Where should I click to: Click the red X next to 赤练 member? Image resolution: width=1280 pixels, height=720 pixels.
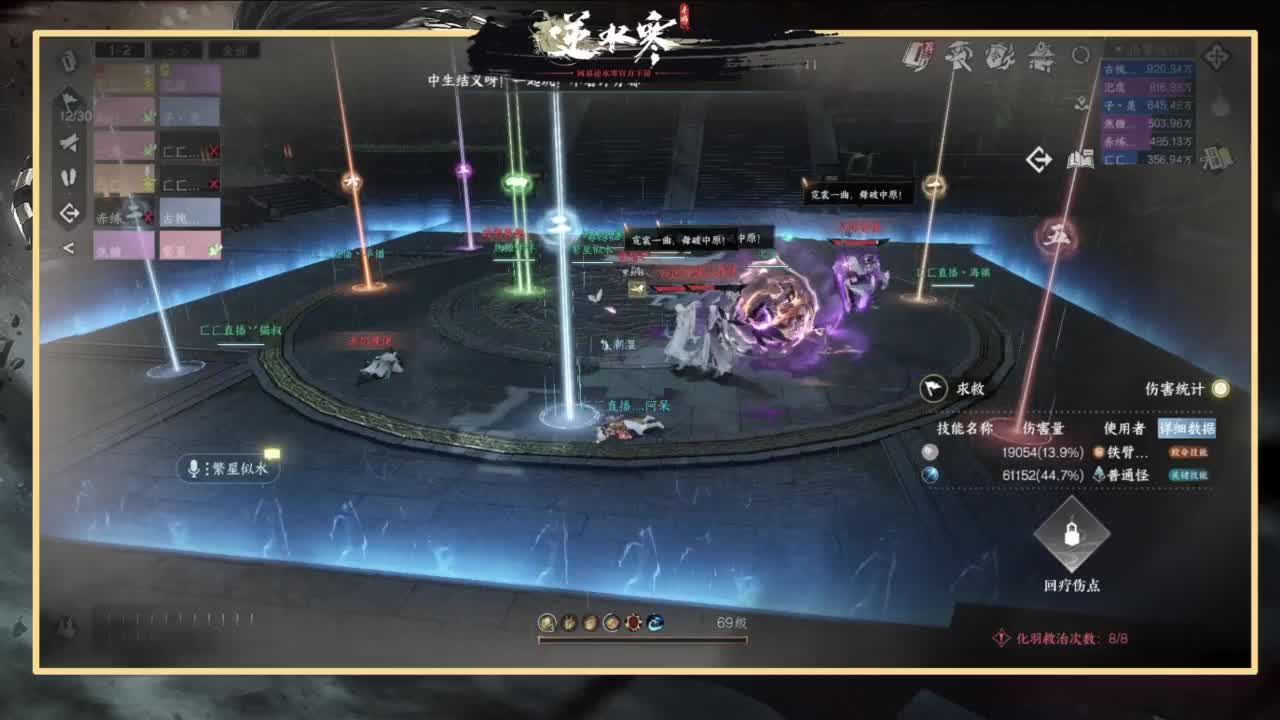(x=147, y=216)
